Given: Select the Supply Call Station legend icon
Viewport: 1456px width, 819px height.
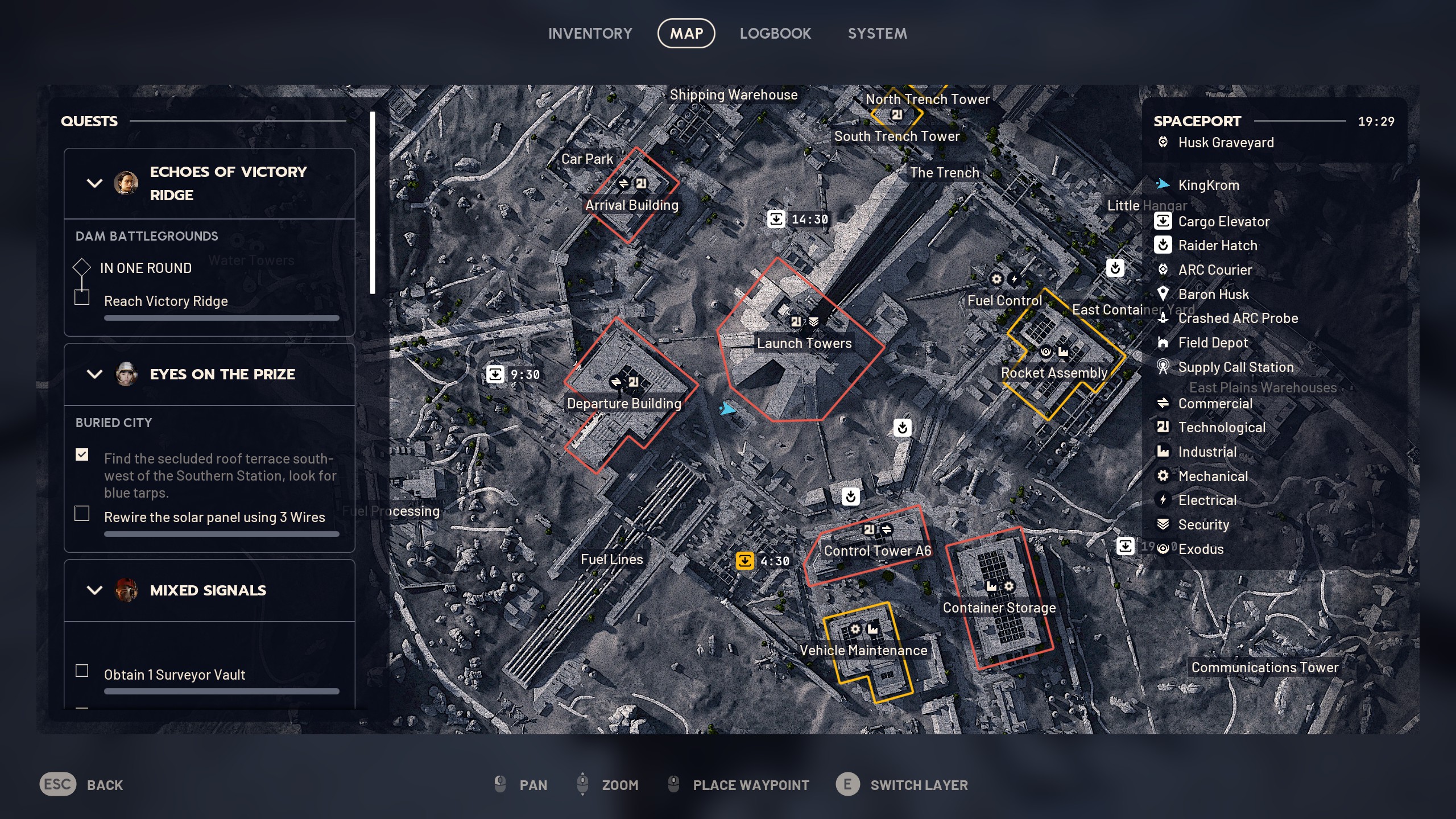Looking at the screenshot, I should click(1164, 367).
